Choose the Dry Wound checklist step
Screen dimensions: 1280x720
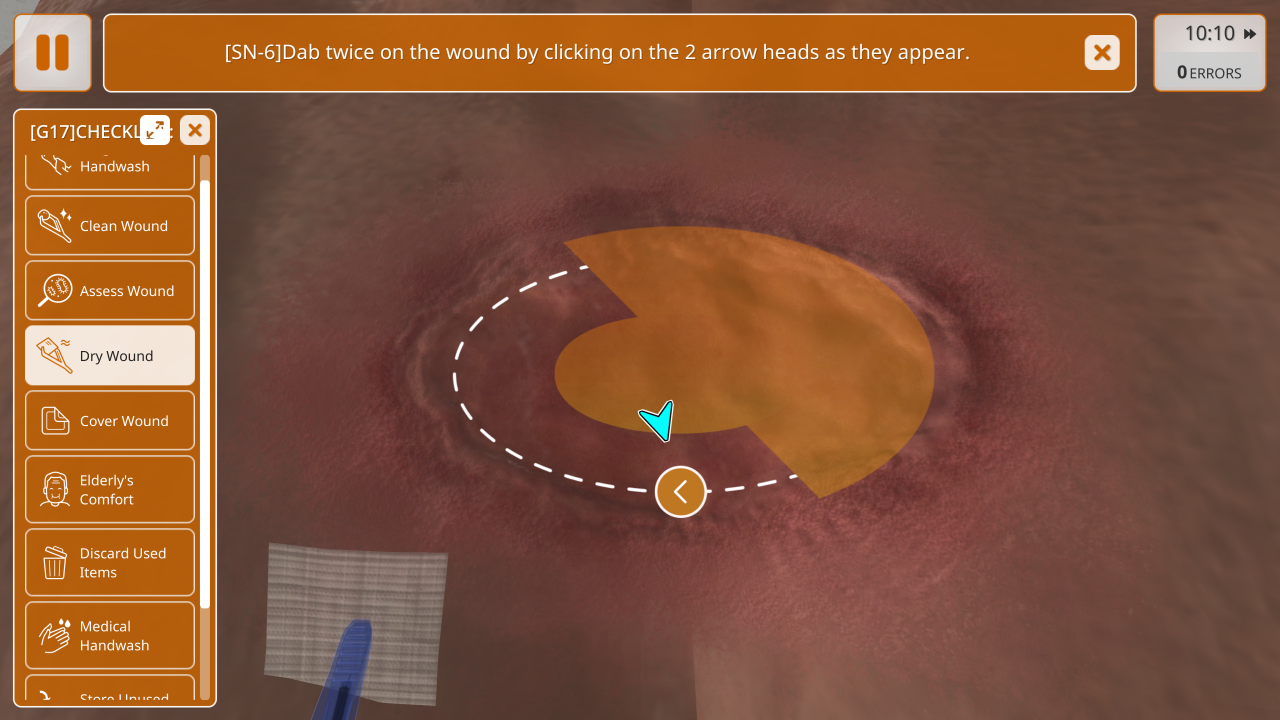[110, 356]
